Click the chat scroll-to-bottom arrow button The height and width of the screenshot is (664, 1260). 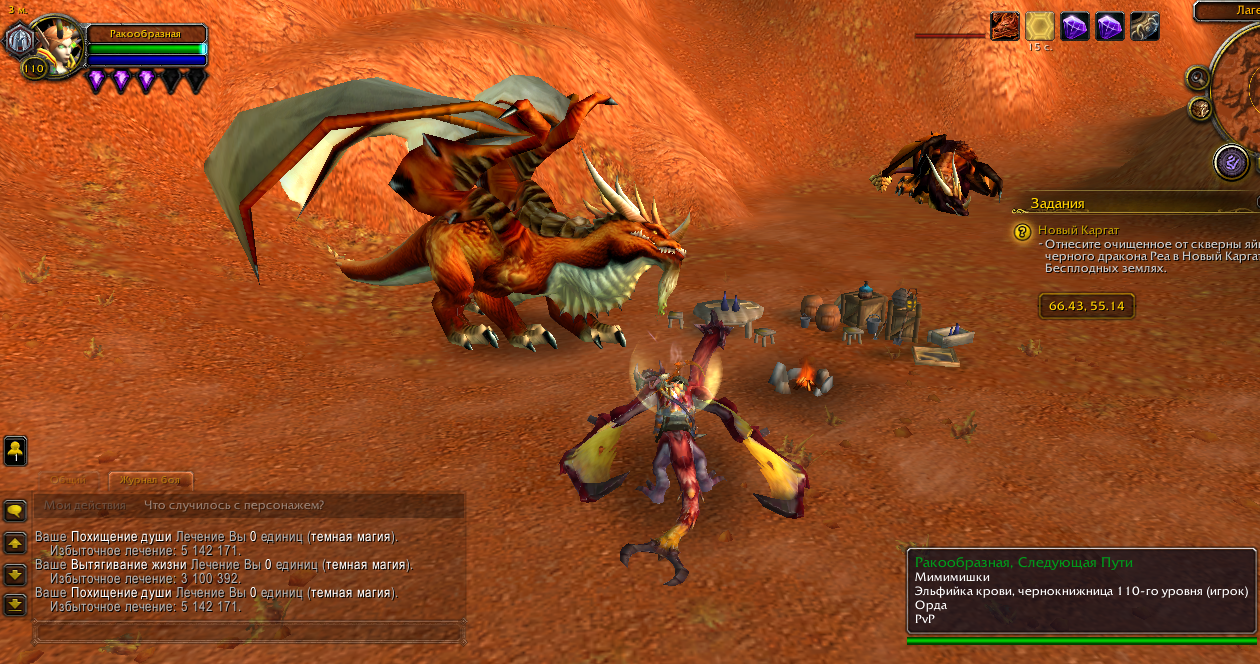click(x=15, y=605)
